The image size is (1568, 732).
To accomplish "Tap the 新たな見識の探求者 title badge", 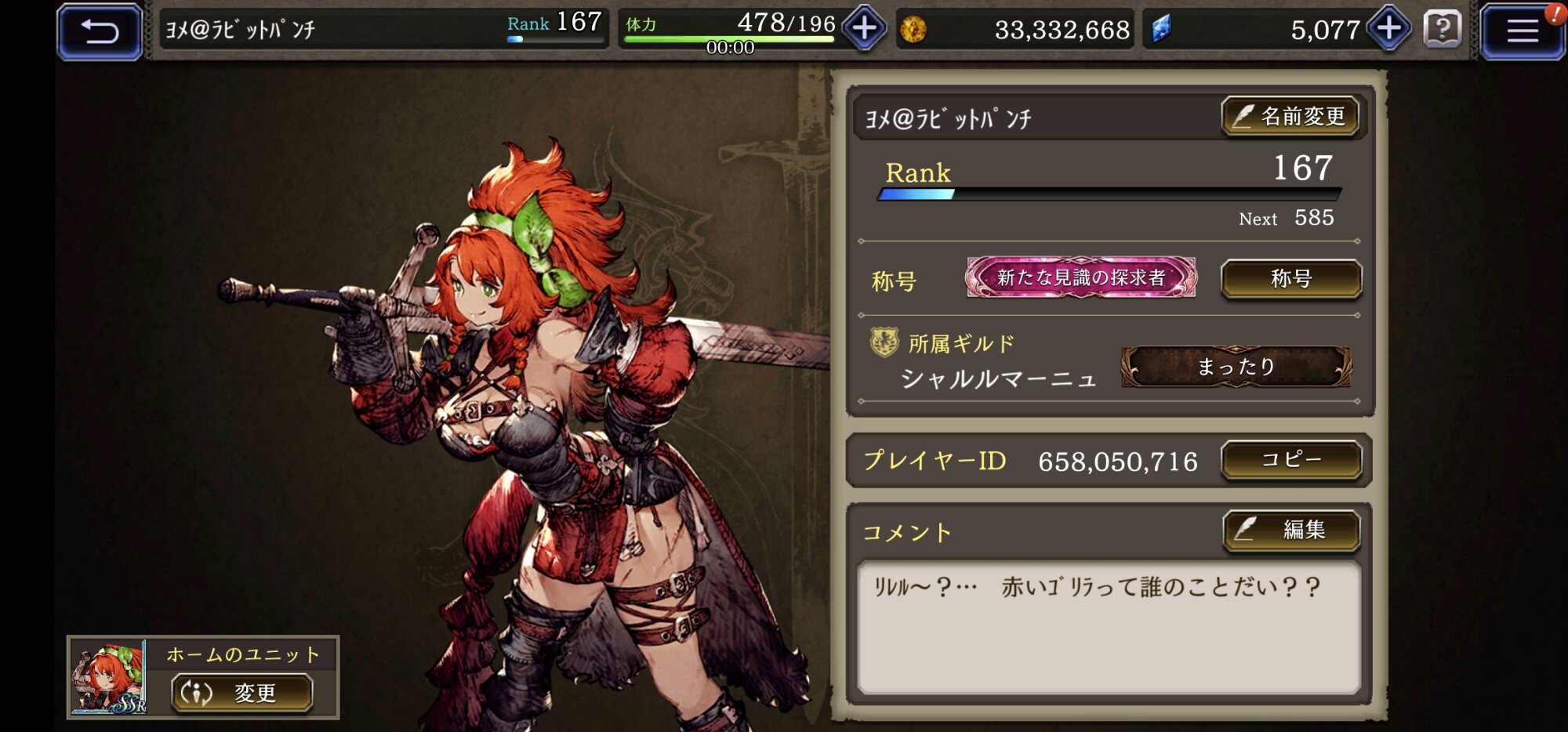I will coord(1081,277).
